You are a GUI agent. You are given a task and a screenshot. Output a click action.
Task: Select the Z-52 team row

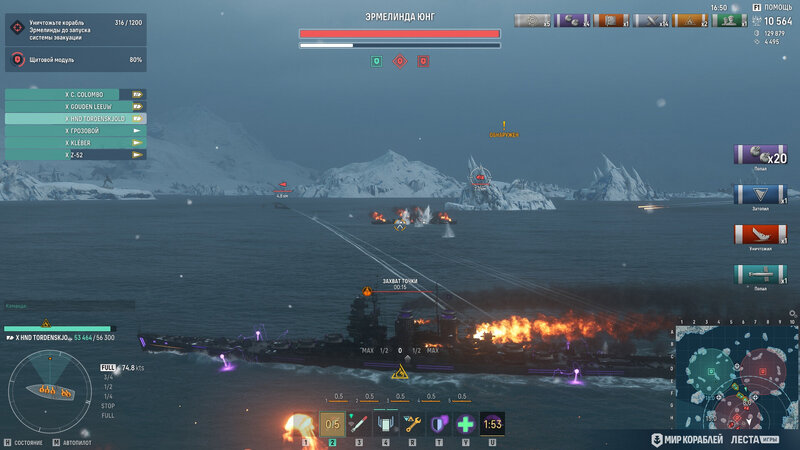[76, 155]
